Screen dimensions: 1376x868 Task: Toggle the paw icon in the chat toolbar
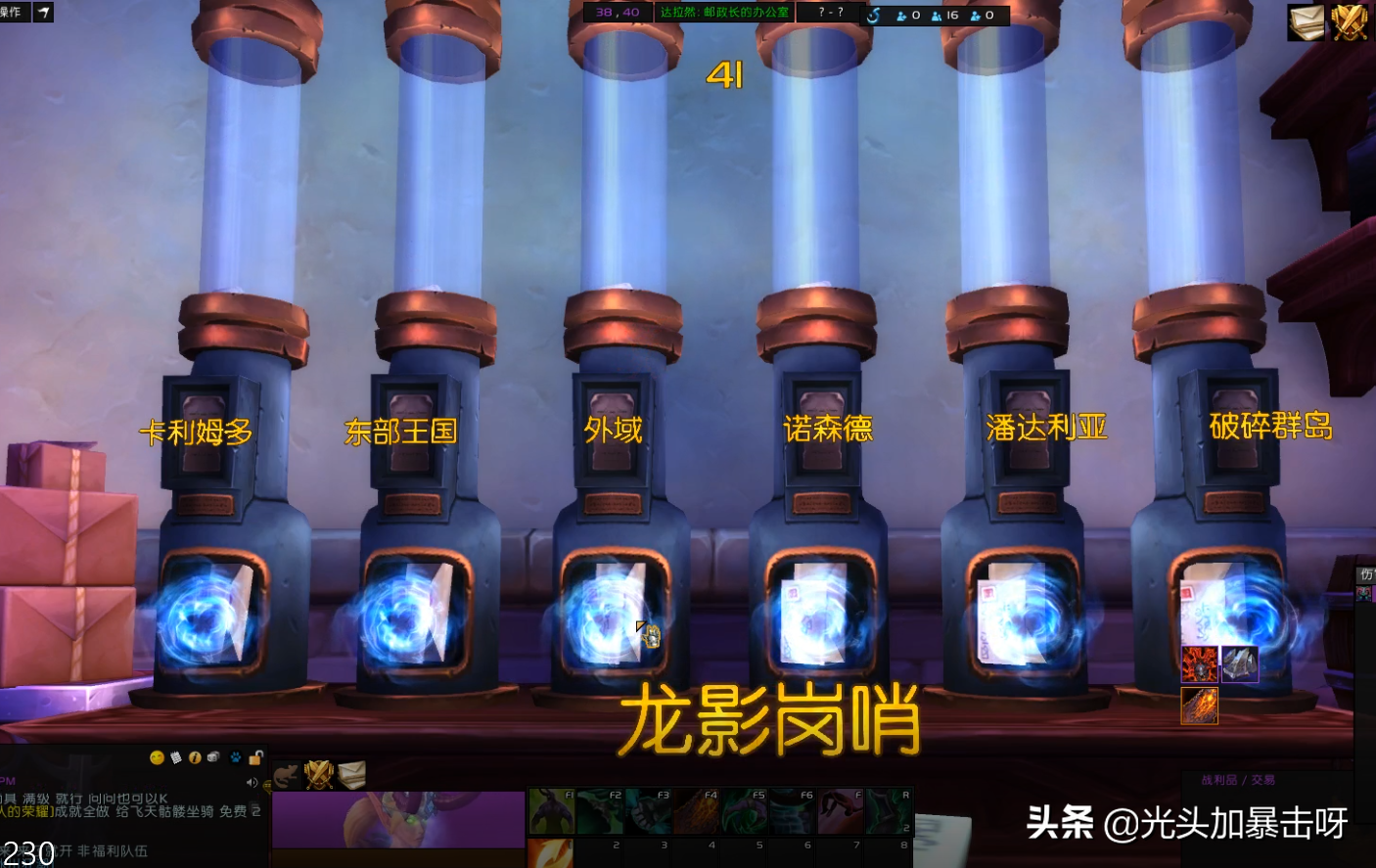coord(235,758)
